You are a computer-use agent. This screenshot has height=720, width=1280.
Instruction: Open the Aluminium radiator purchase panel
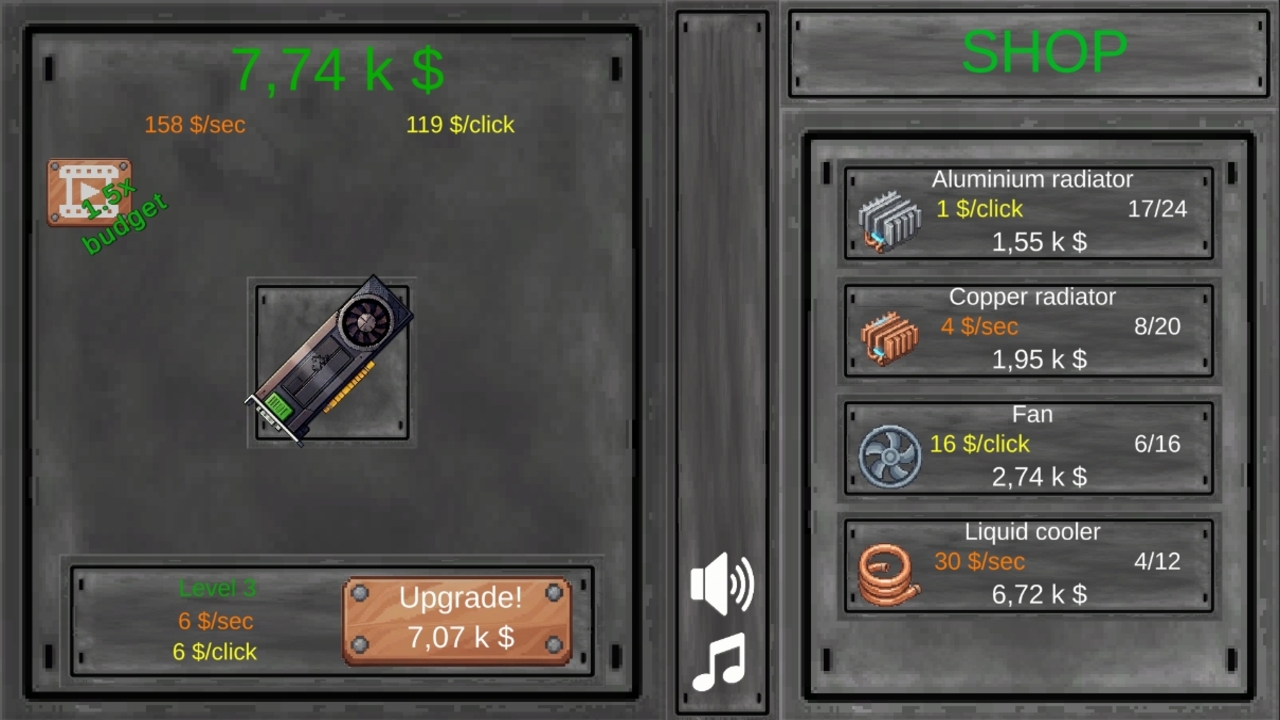tap(1029, 212)
